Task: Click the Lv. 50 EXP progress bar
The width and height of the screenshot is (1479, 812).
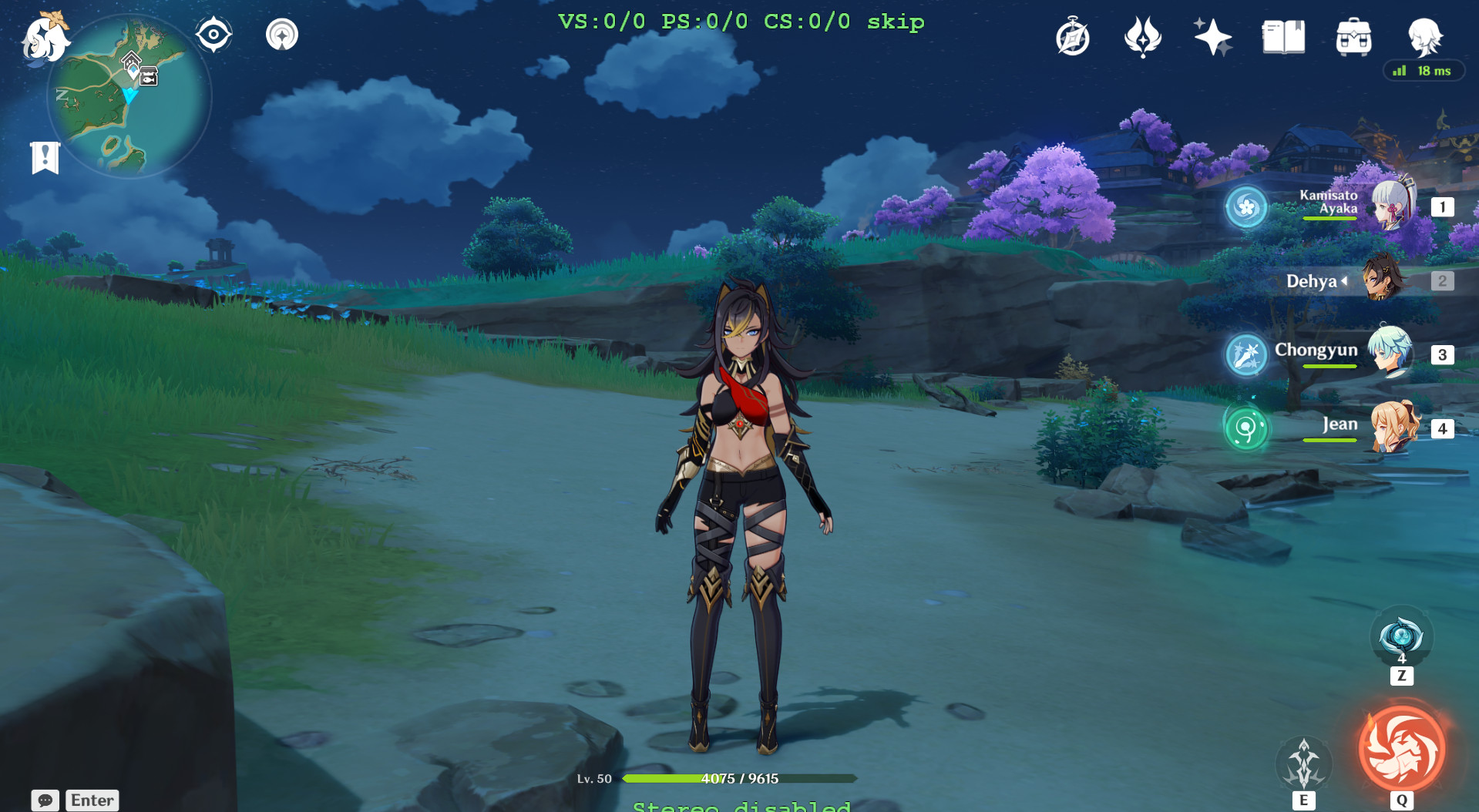Action: (738, 778)
